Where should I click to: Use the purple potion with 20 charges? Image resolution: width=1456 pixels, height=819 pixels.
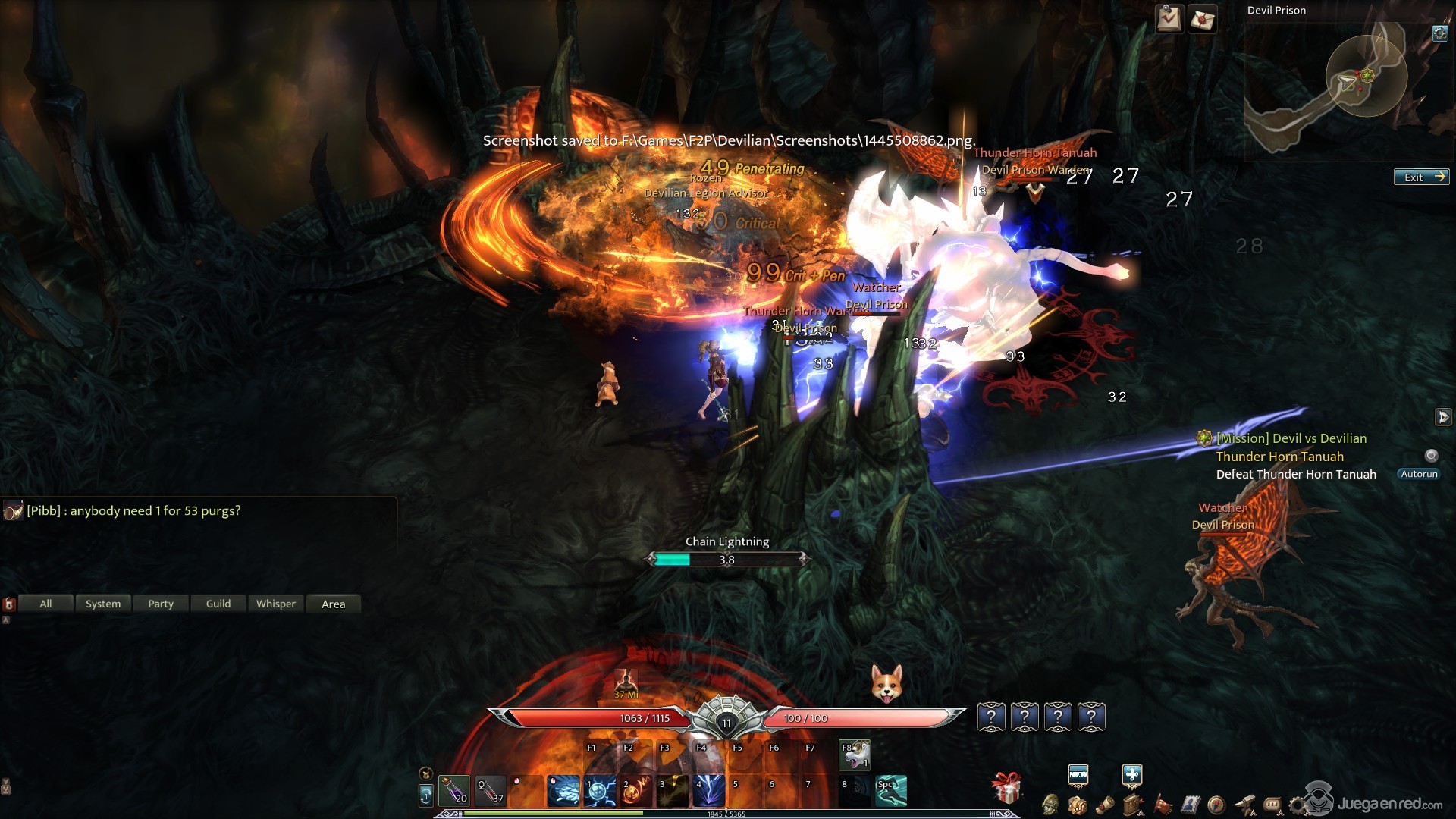[x=454, y=791]
